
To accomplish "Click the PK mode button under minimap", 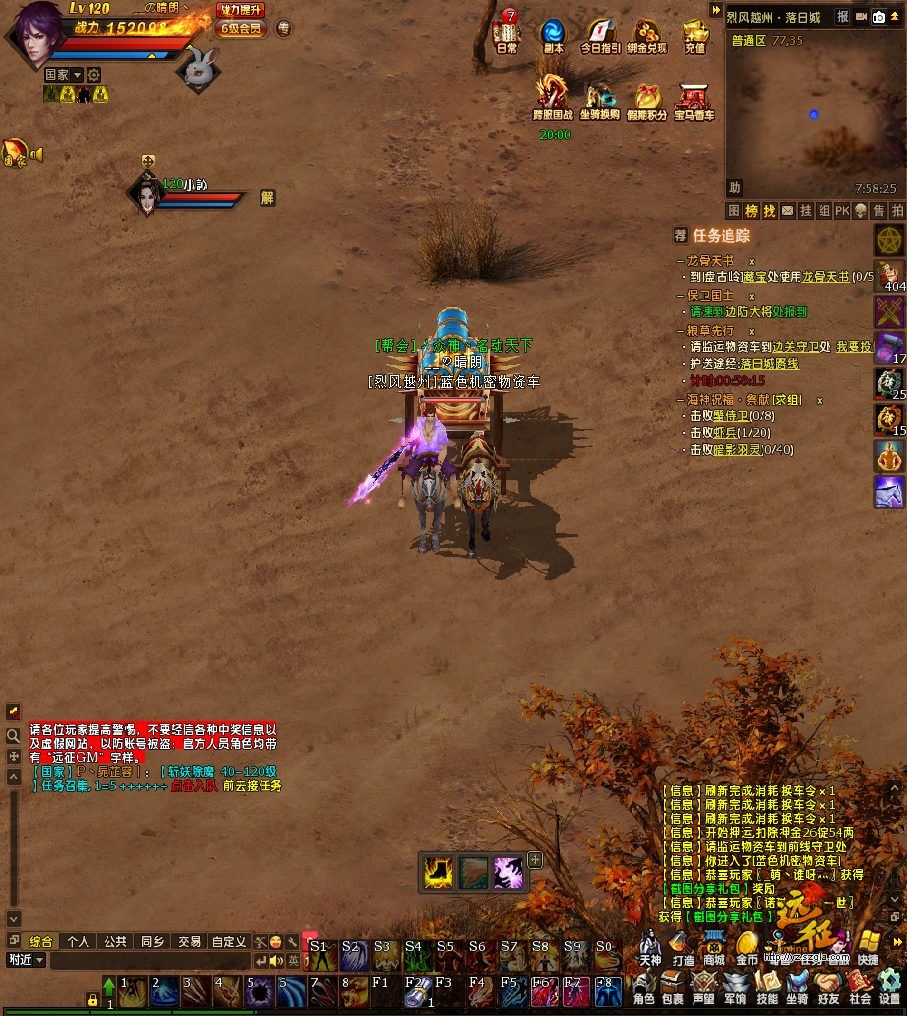I will [x=842, y=211].
